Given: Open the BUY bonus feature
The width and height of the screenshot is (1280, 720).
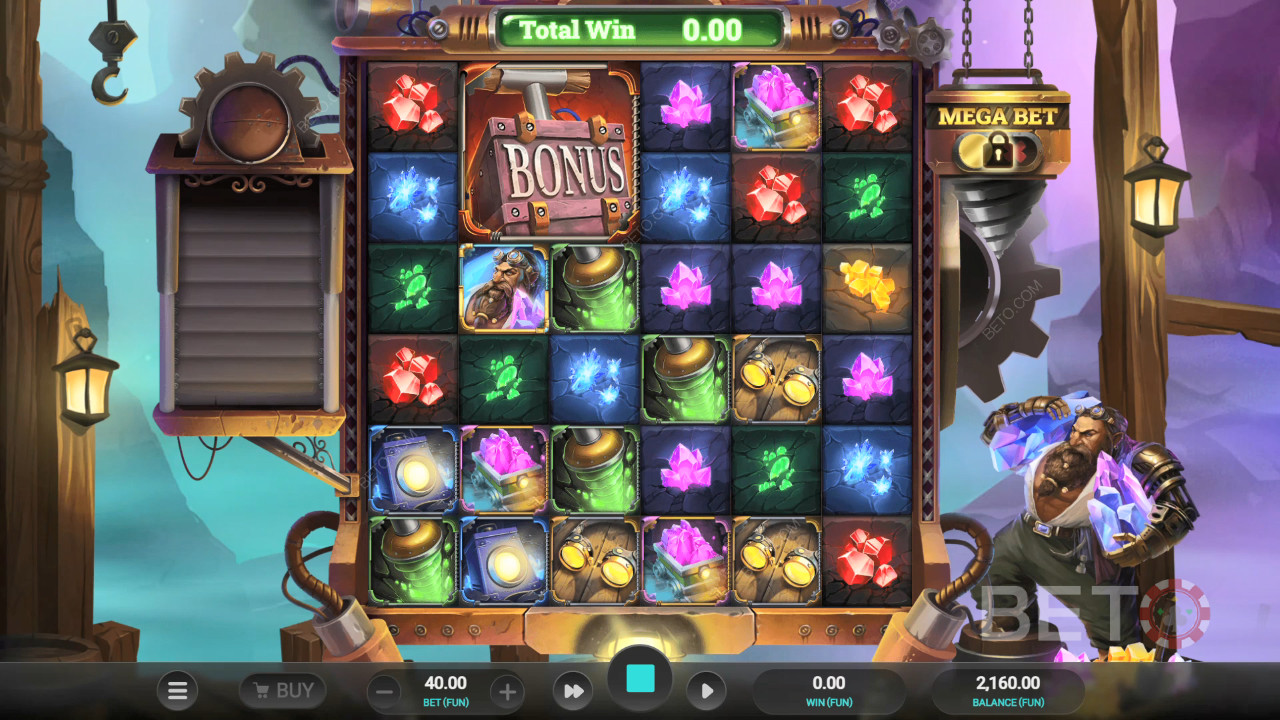Looking at the screenshot, I should 282,690.
